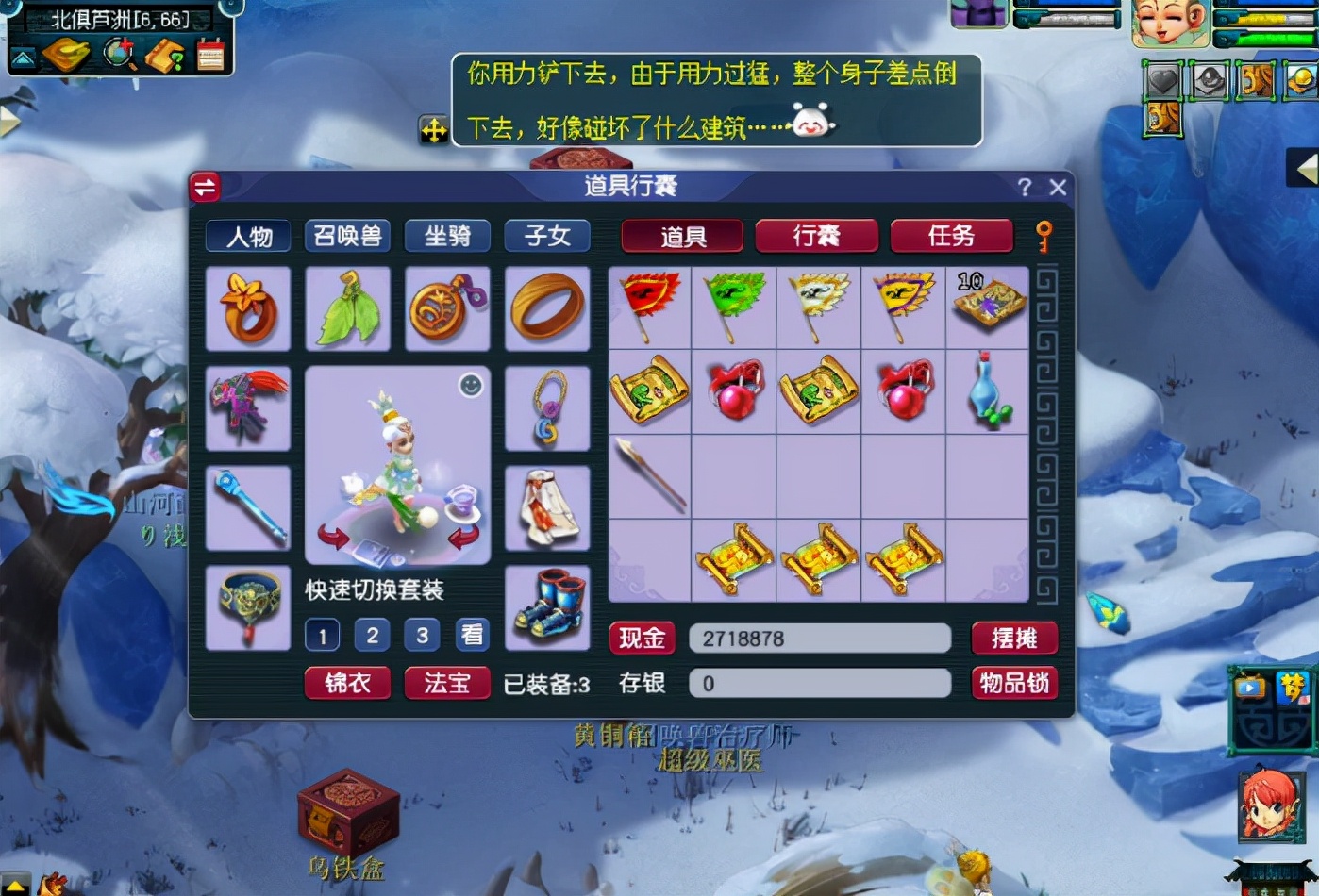Click the 存银 amount input field
This screenshot has width=1319, height=896.
pyautogui.click(x=819, y=683)
